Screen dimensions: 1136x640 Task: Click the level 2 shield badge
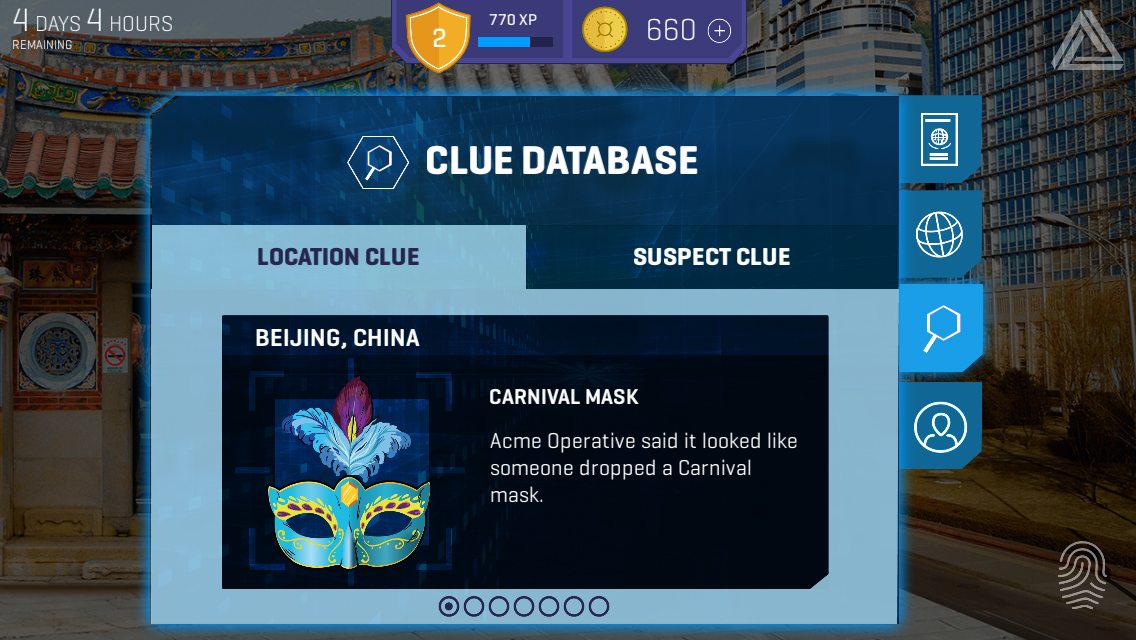(x=438, y=37)
